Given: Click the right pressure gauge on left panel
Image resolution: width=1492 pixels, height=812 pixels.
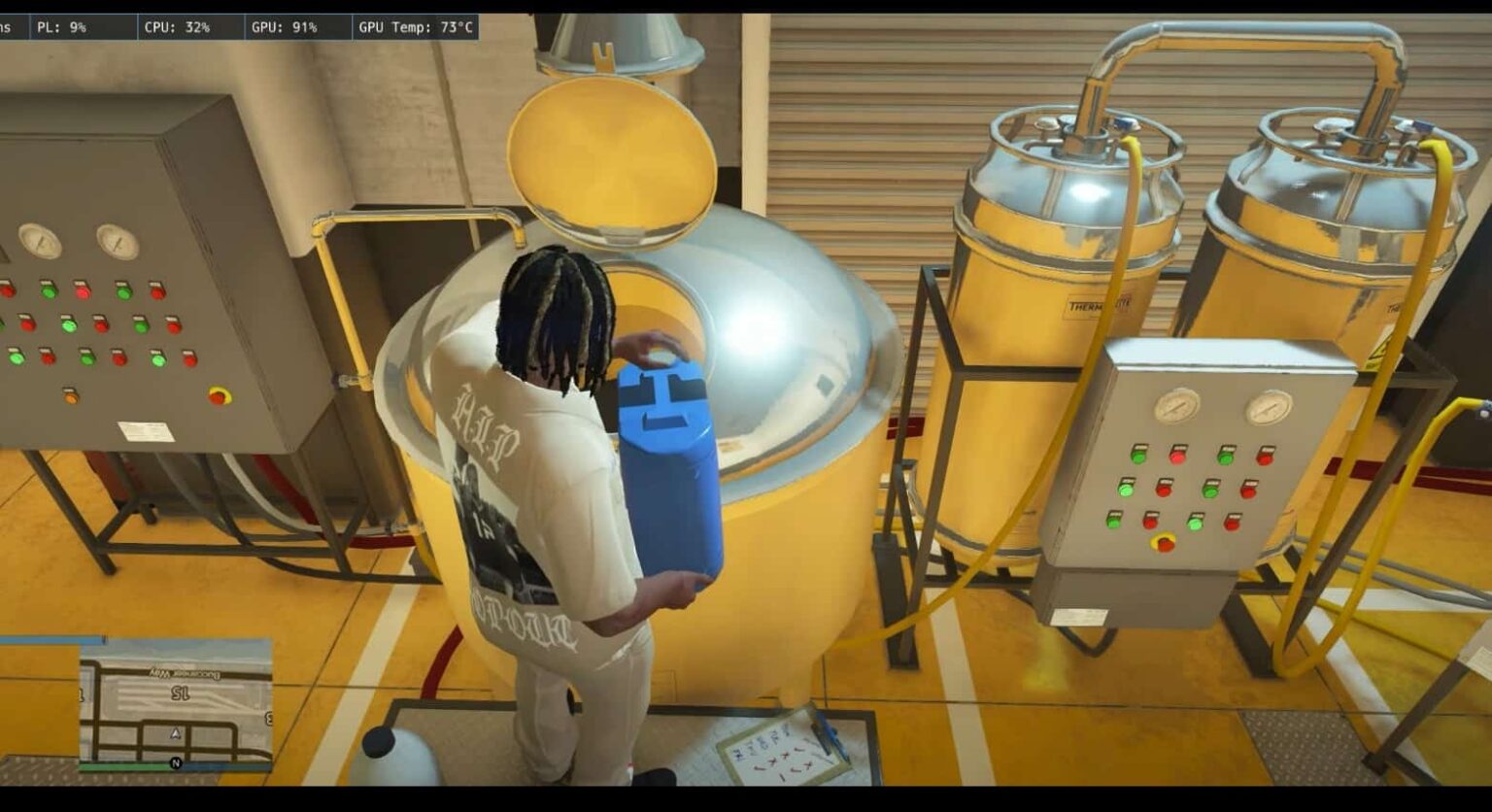Looking at the screenshot, I should [x=117, y=243].
